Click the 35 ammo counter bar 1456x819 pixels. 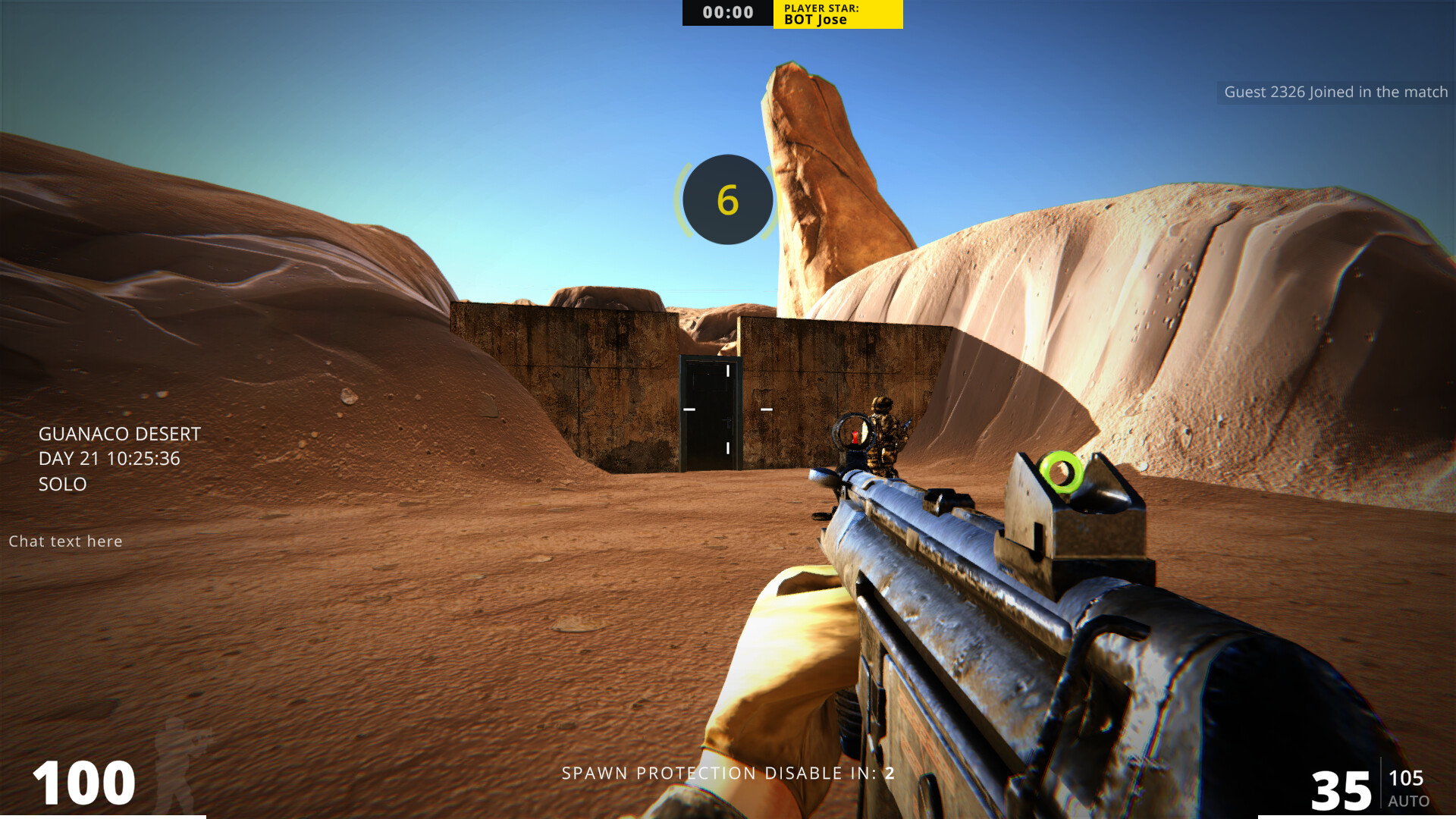click(1342, 789)
